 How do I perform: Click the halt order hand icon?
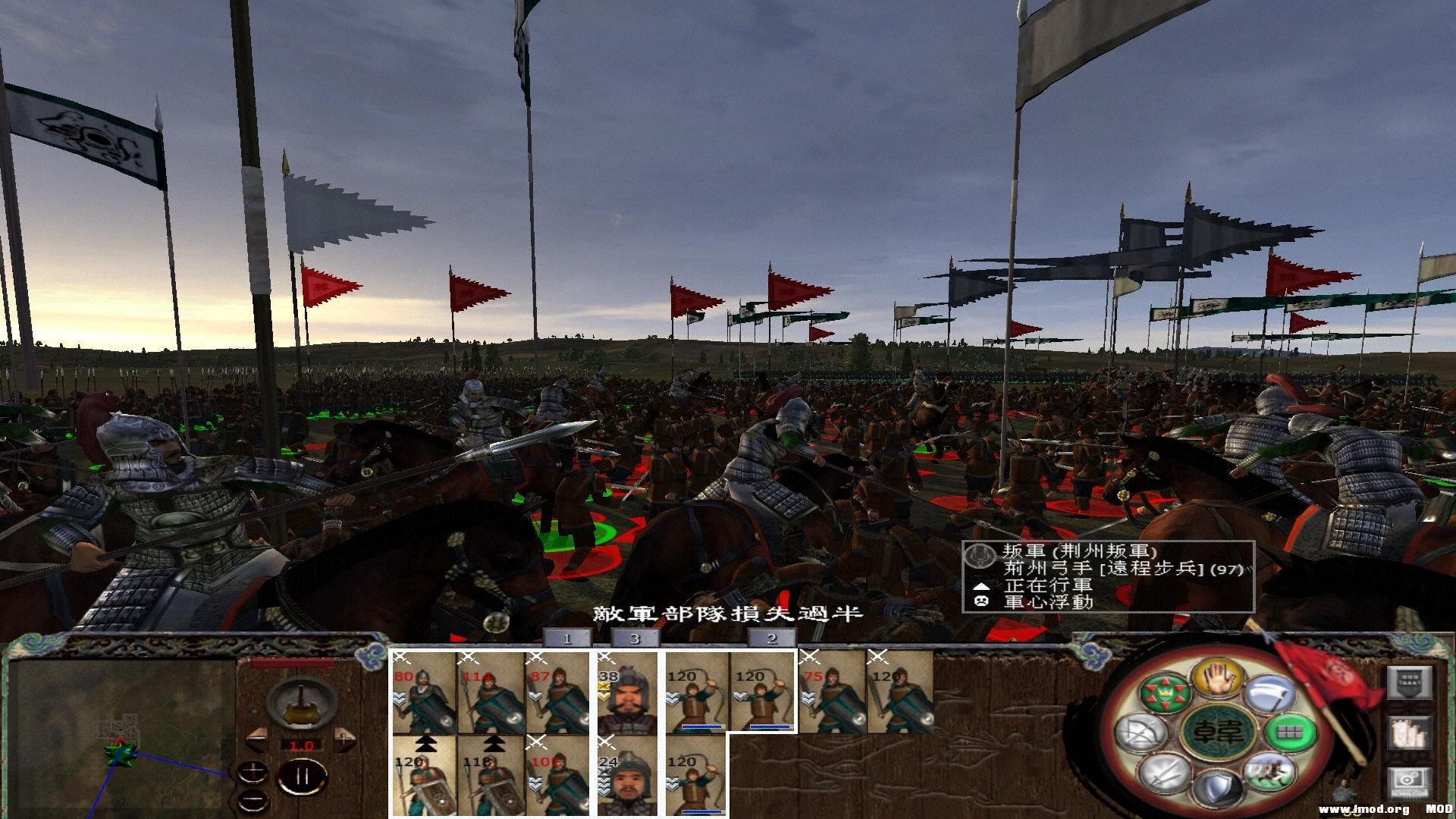(1218, 677)
